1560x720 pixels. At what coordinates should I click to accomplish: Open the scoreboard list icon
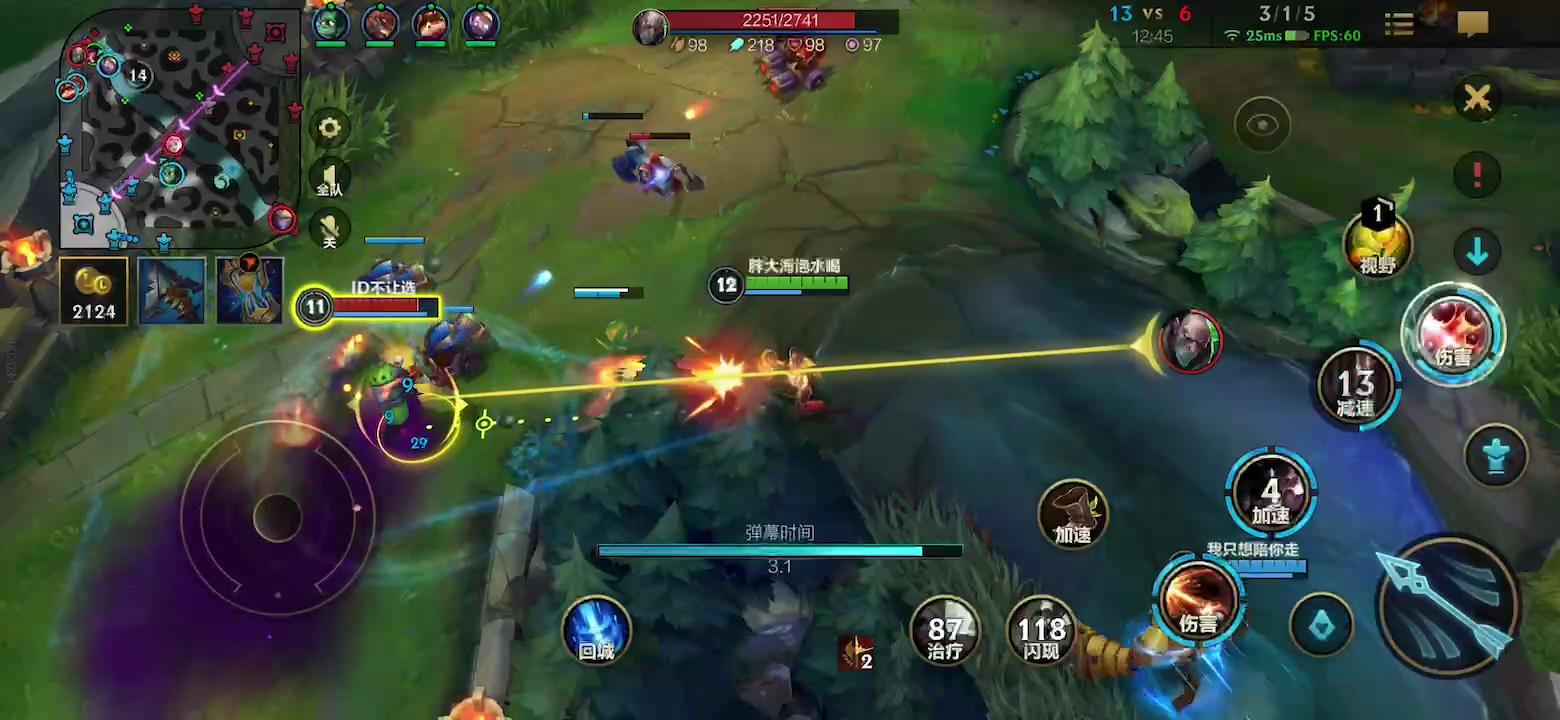tap(1399, 25)
